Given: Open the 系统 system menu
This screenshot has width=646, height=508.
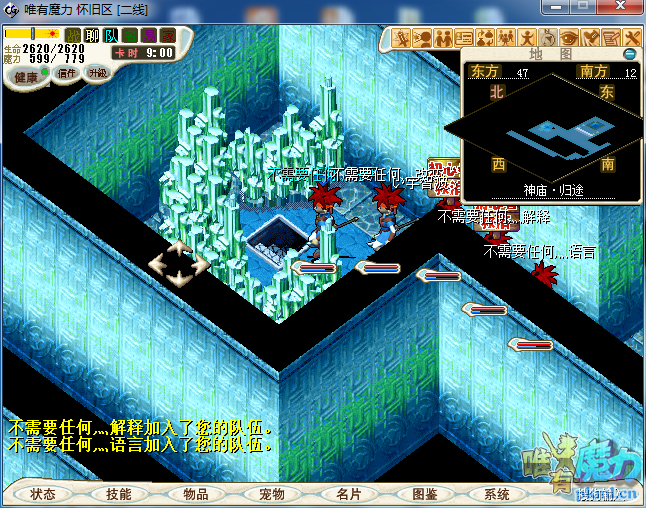Looking at the screenshot, I should [497, 494].
